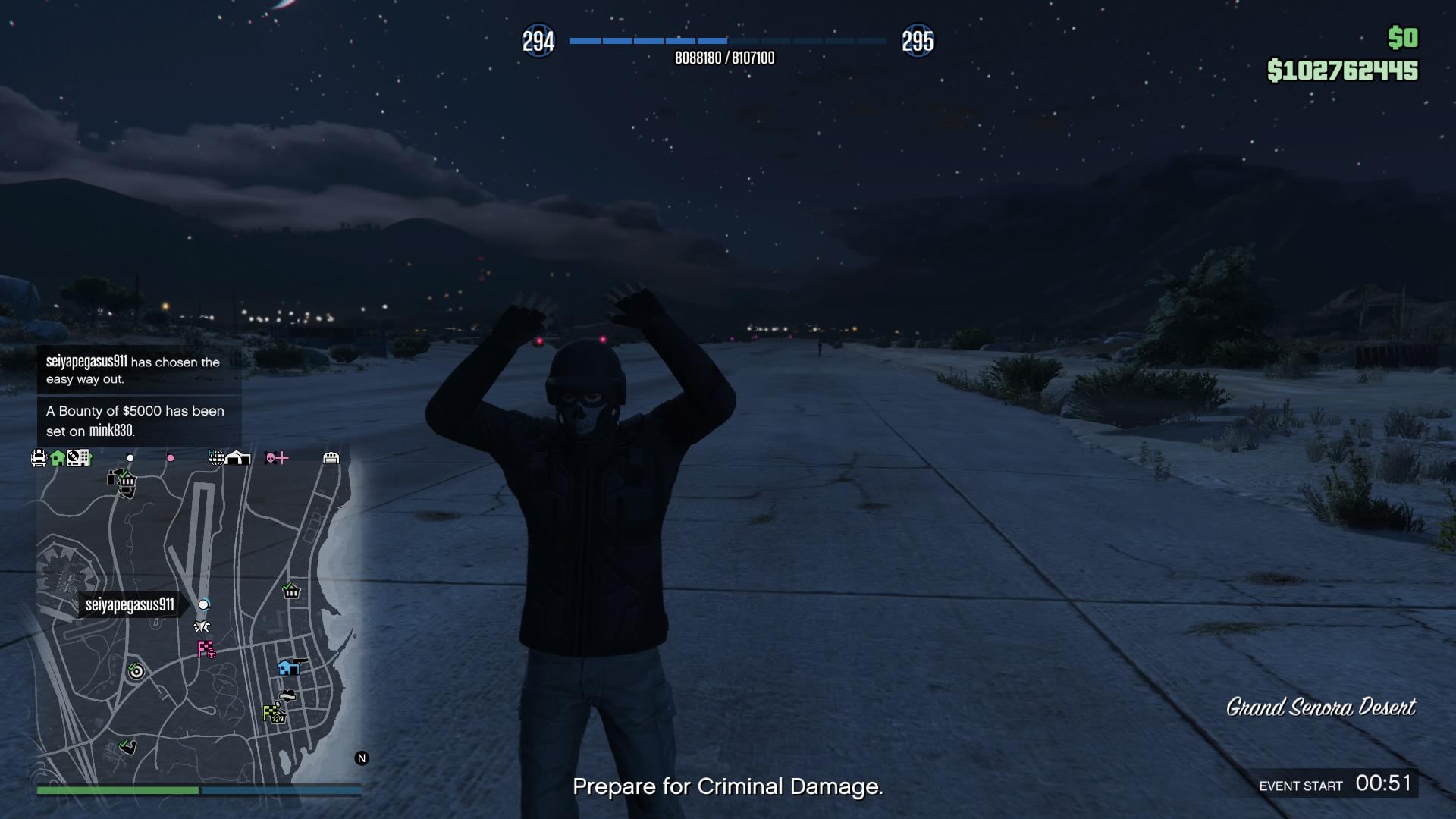The width and height of the screenshot is (1456, 819).
Task: Click the pink skull marker on minimap edge
Action: (x=271, y=457)
